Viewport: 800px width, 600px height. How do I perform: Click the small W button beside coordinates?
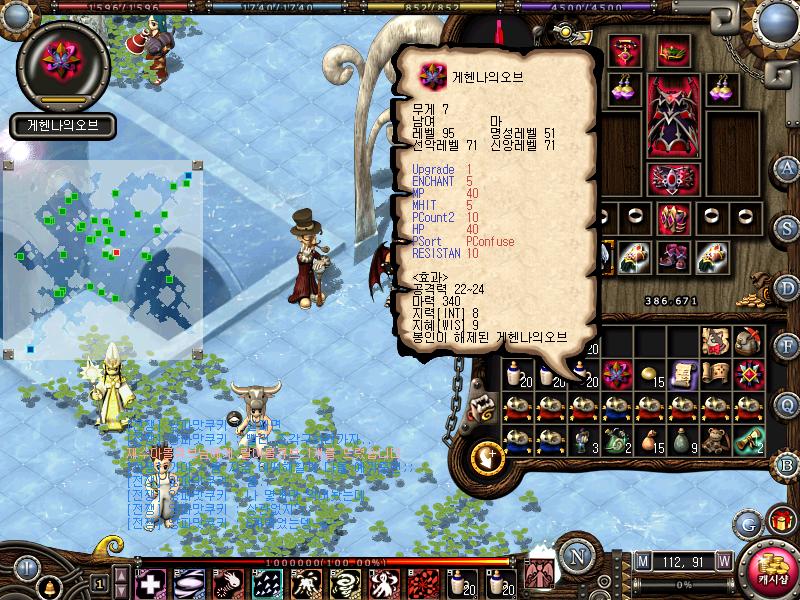coord(723,561)
